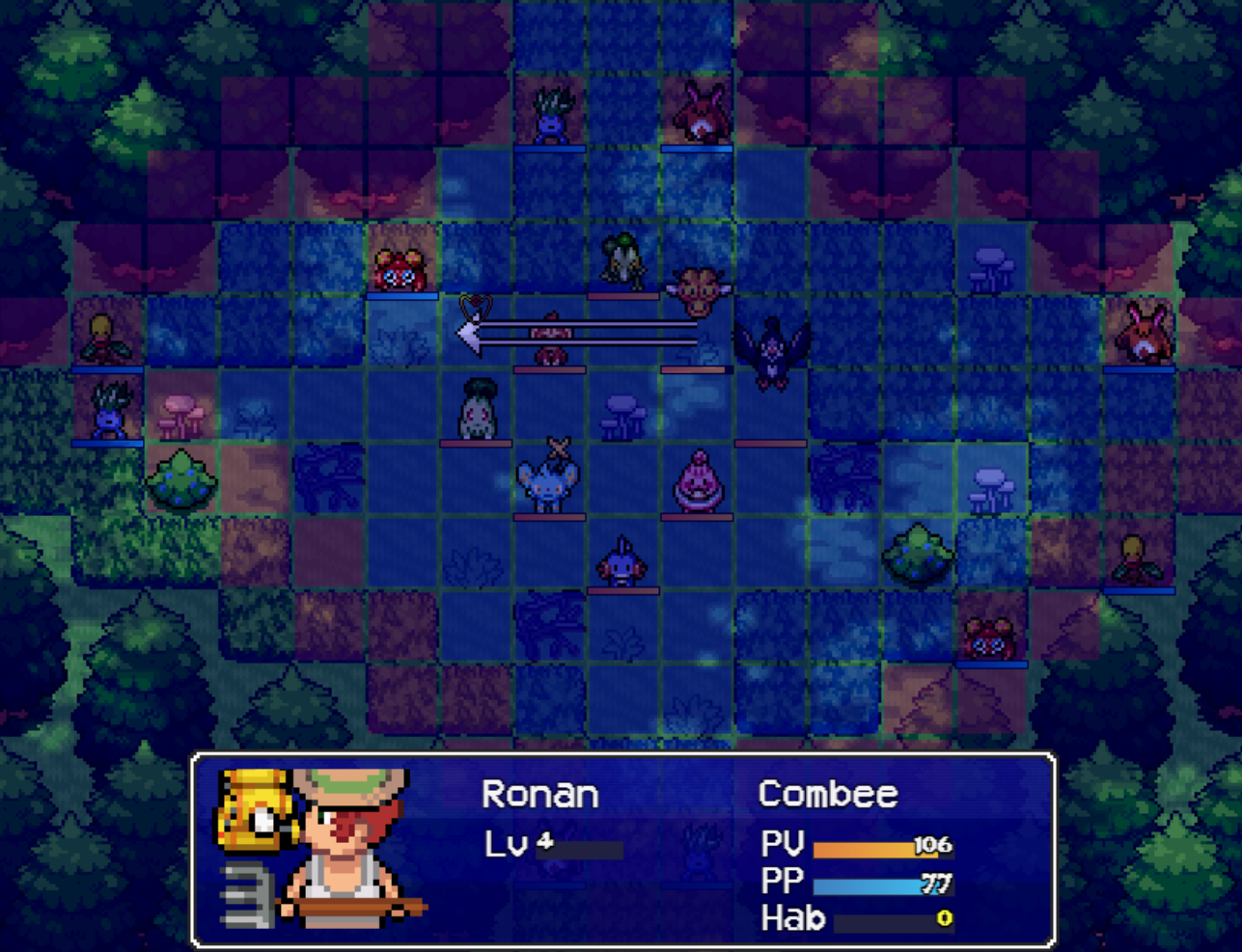Select the dark-winged Murkrow unit

pos(771,353)
